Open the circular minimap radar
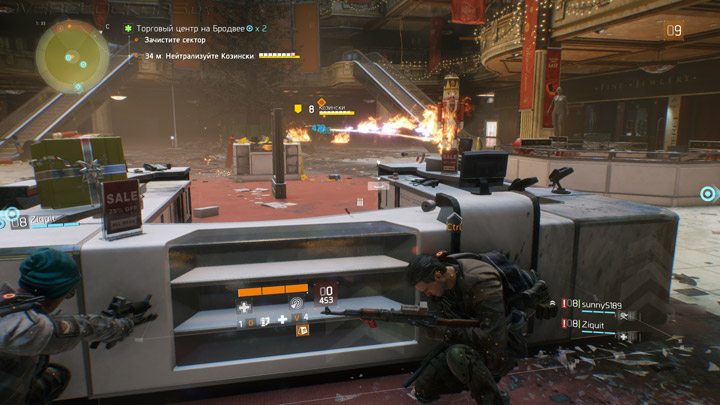This screenshot has width=720, height=405. click(x=72, y=56)
